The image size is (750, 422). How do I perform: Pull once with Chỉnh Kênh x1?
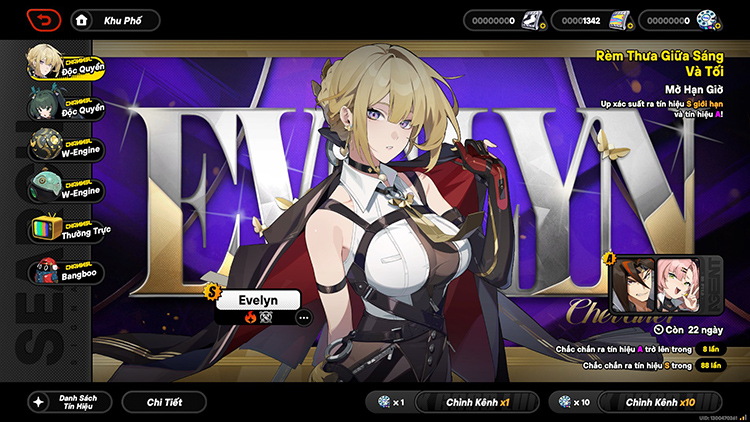(477, 402)
